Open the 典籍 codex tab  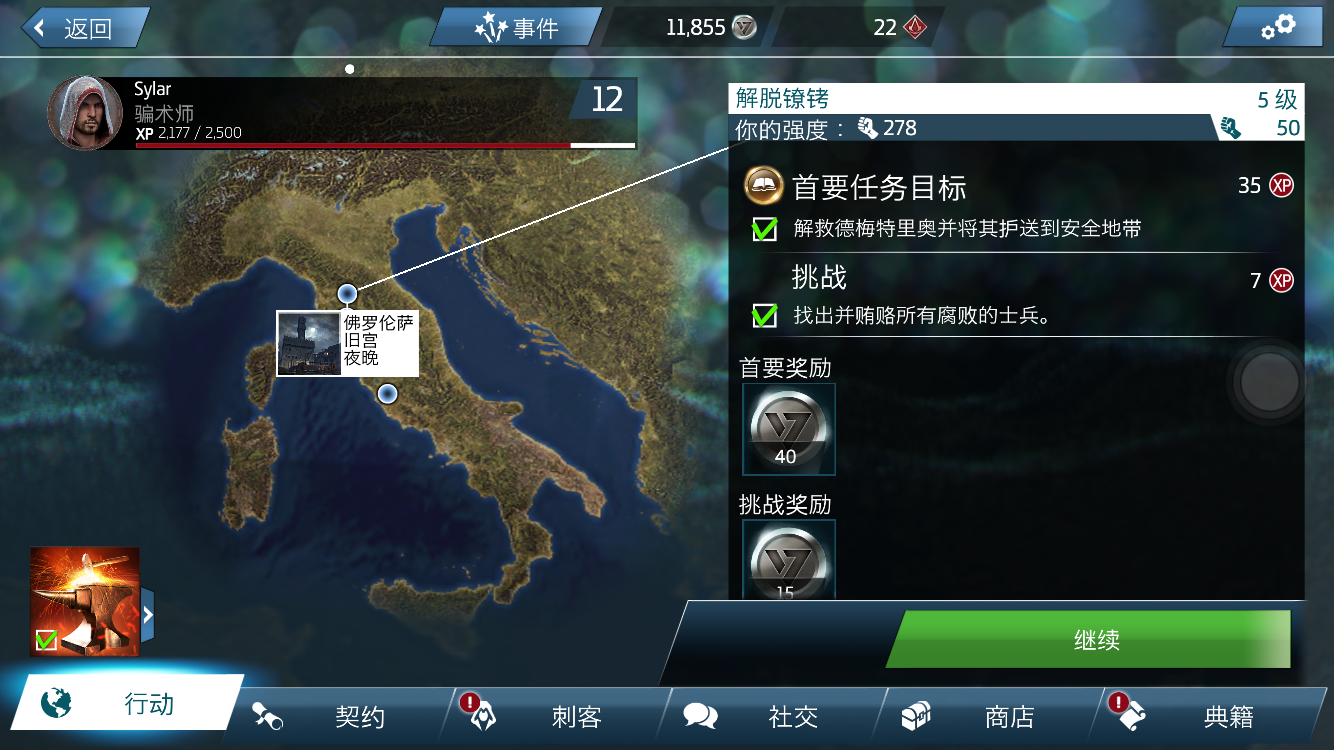(x=1206, y=716)
